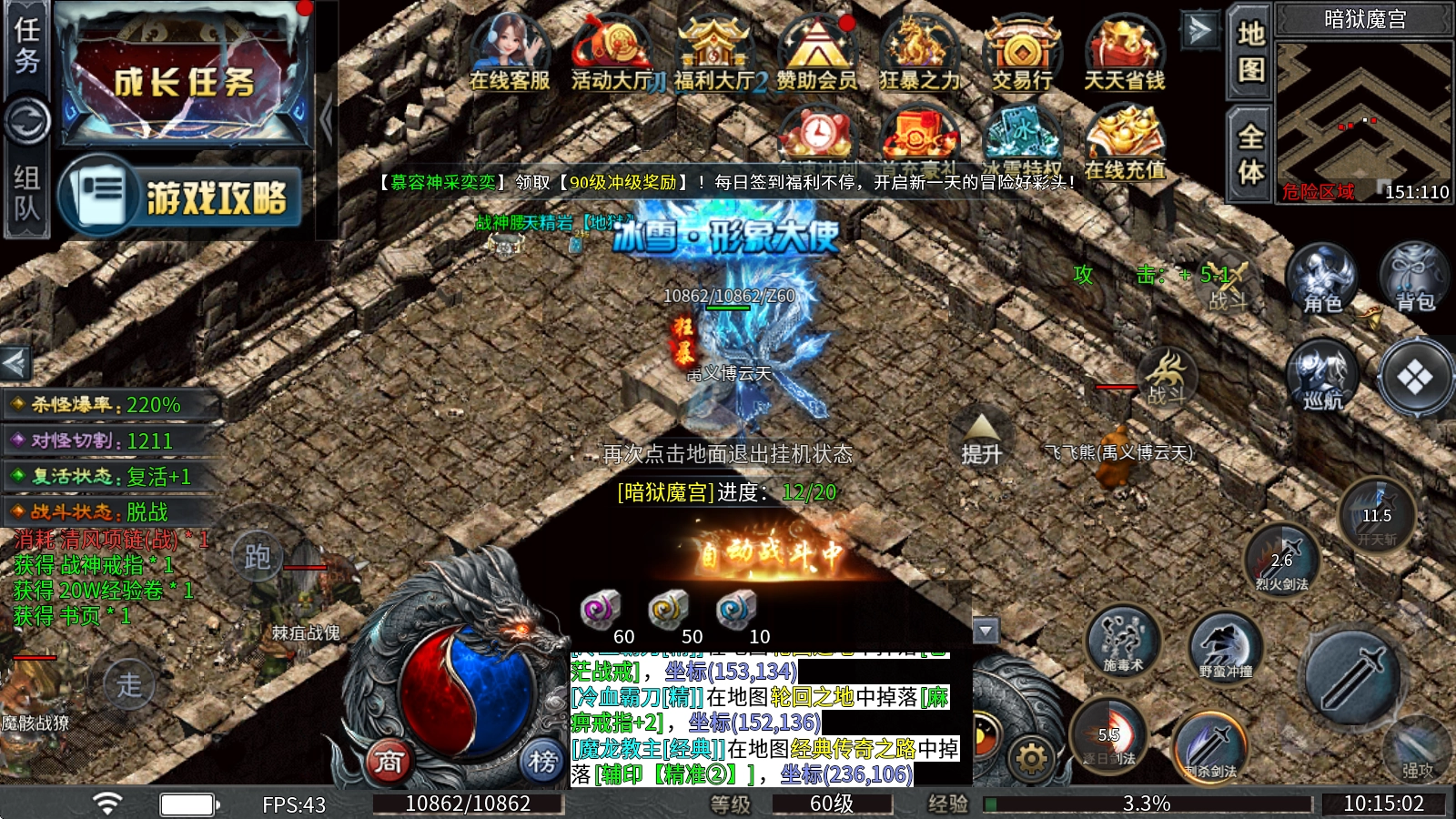
Task: Open the 赞助会员 sponsor membership
Action: 816,53
